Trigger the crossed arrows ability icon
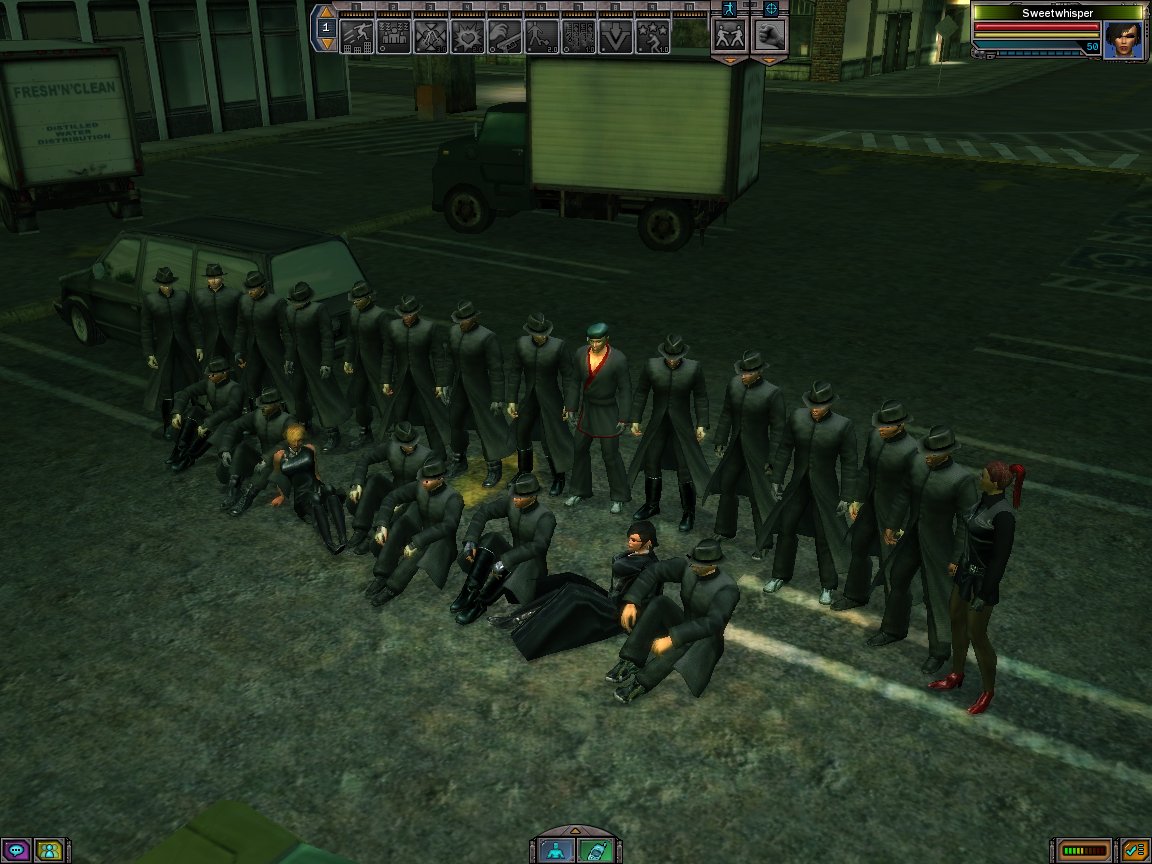Screen dimensions: 1152x864 point(431,37)
